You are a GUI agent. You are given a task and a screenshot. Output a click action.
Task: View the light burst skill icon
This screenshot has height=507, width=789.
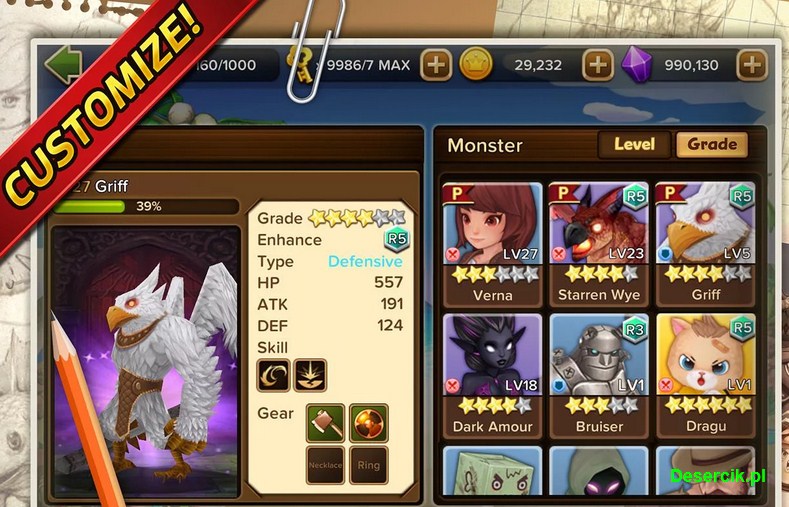(310, 375)
